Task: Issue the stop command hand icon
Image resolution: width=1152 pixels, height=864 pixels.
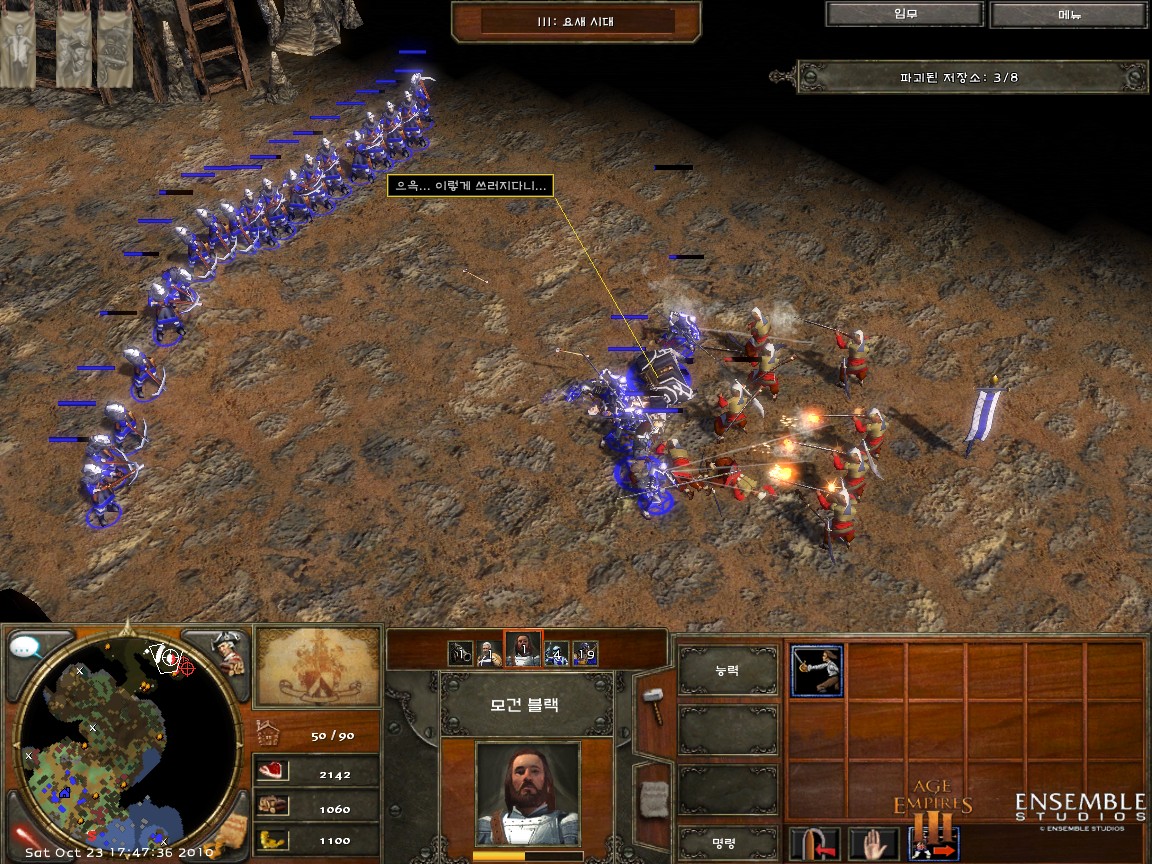Action: click(873, 845)
